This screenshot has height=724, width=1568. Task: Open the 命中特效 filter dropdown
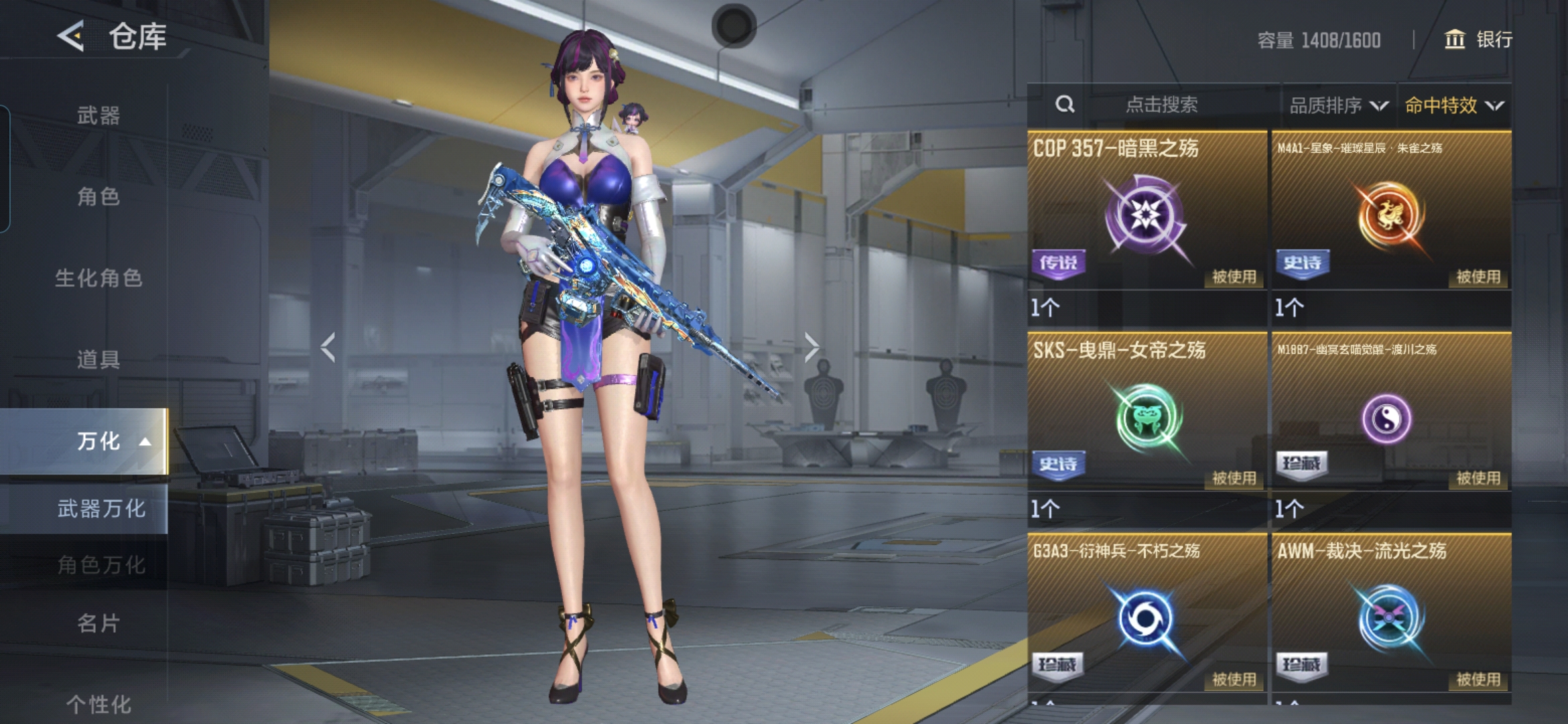point(1453,105)
